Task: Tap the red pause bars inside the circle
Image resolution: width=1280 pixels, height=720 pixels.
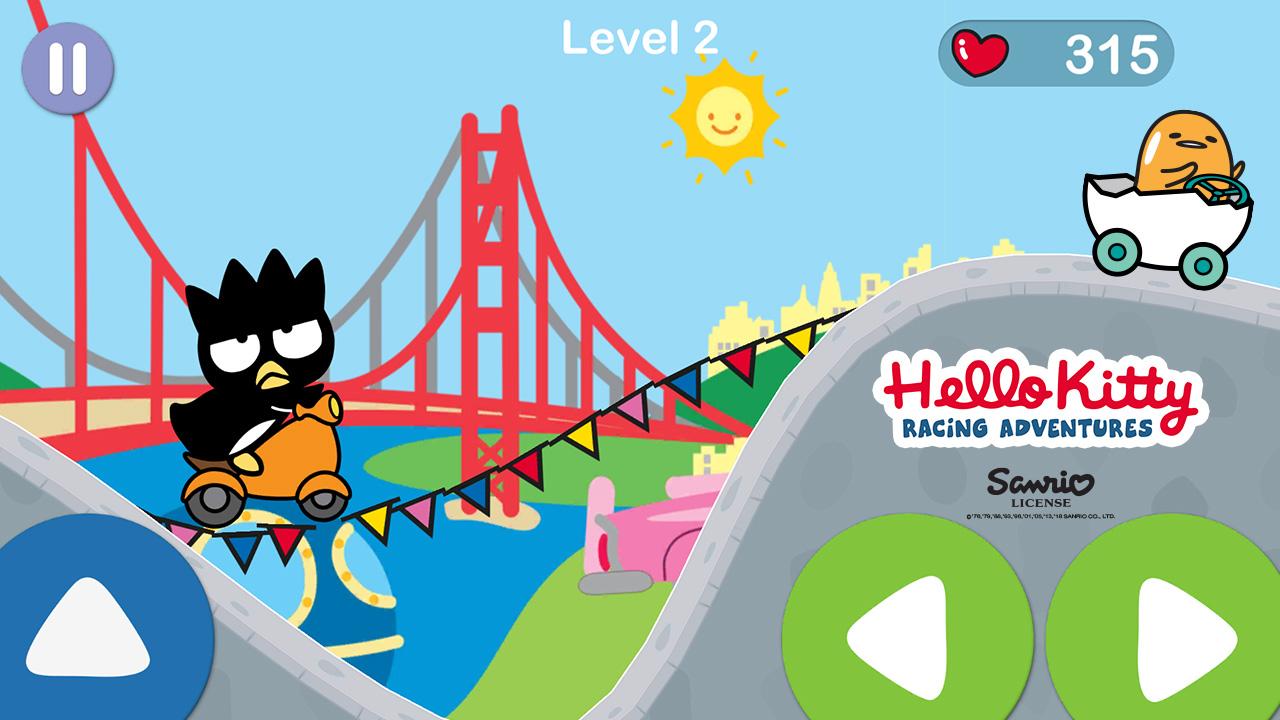Action: point(66,66)
